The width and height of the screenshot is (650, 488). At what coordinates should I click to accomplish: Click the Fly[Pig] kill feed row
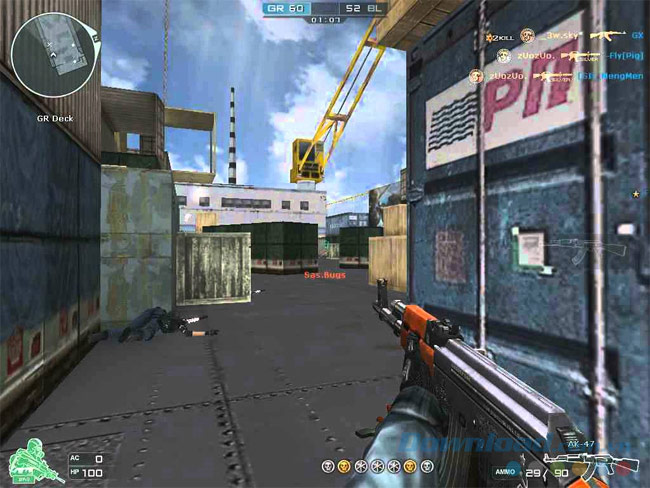coord(560,56)
